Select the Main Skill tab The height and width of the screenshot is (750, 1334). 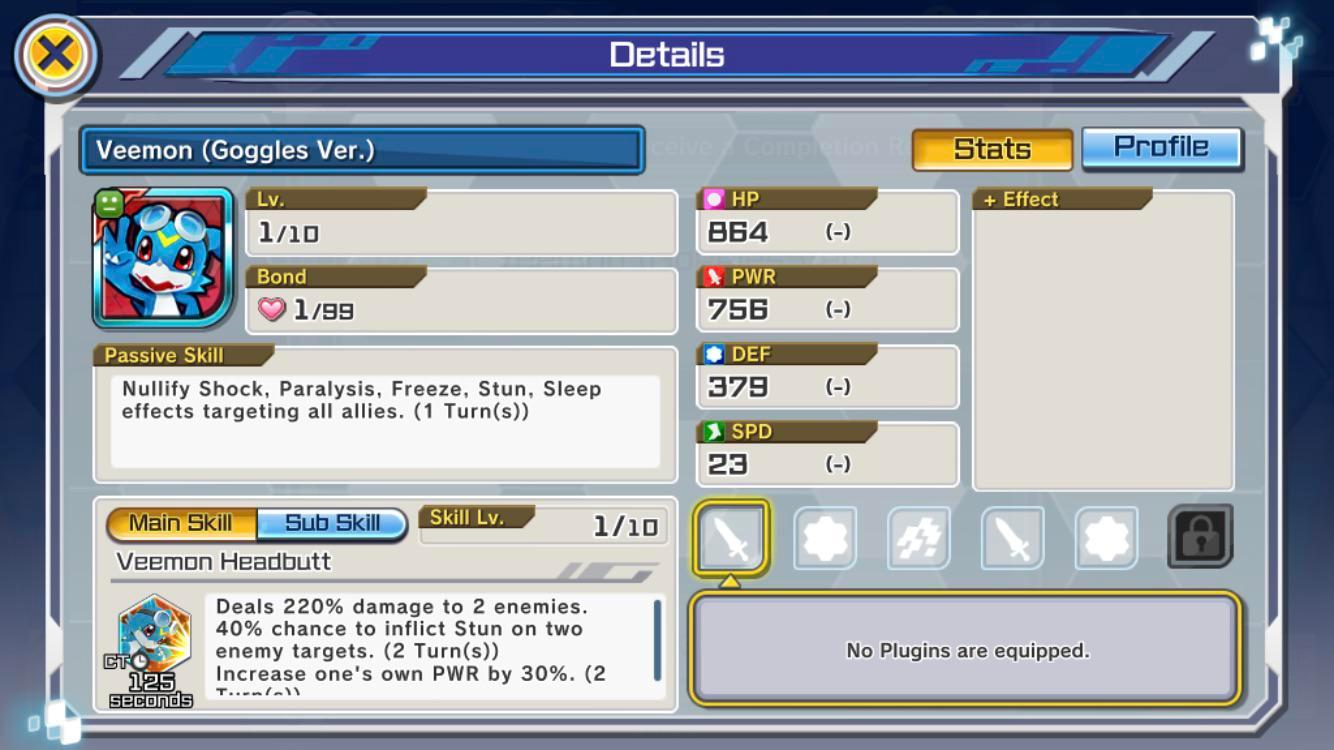pyautogui.click(x=181, y=523)
